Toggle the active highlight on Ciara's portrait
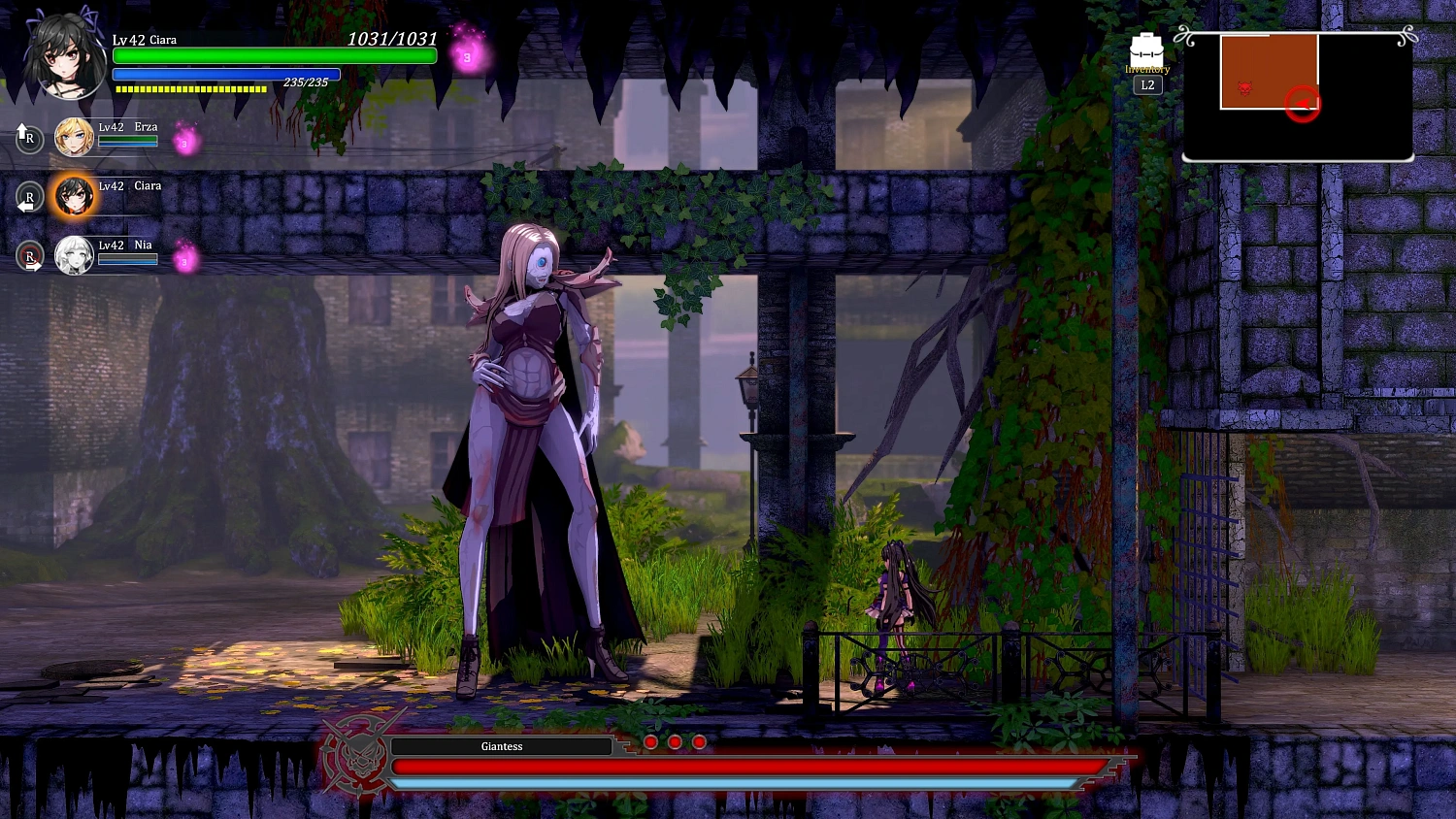This screenshot has height=819, width=1456. [x=75, y=197]
